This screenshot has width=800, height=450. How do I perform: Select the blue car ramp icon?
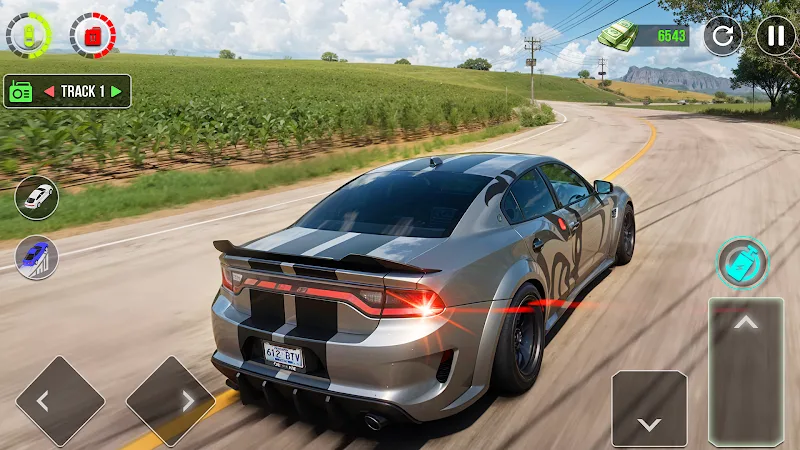click(x=36, y=257)
